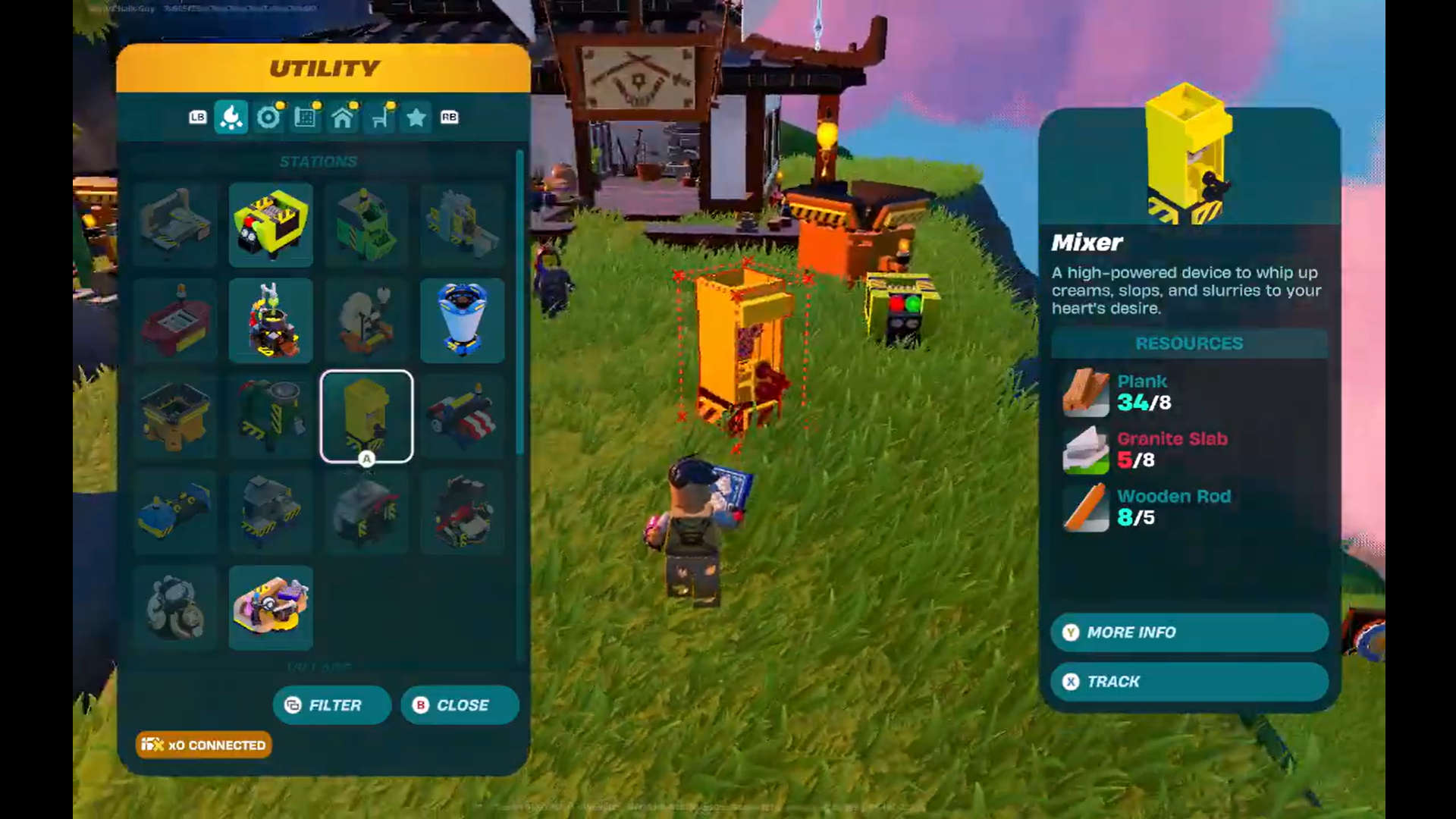The width and height of the screenshot is (1456, 819).
Task: Pick the cauldron station with green potion
Action: [271, 320]
